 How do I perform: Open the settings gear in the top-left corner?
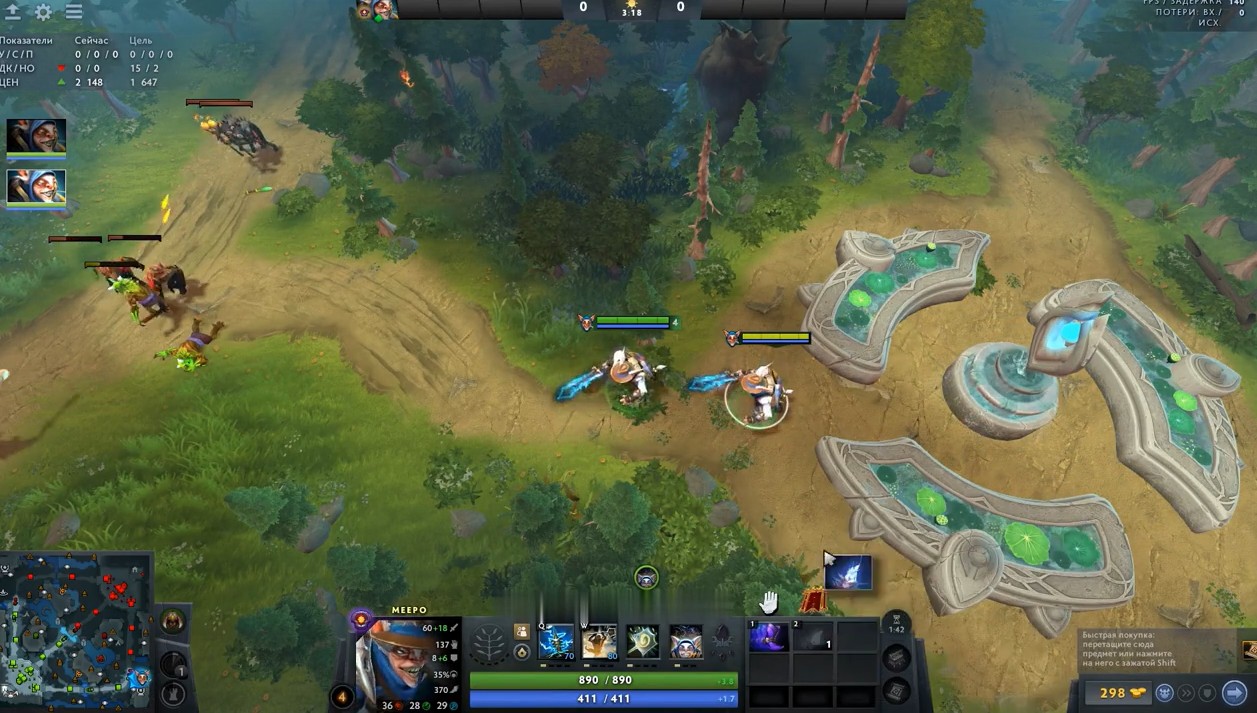tap(44, 13)
